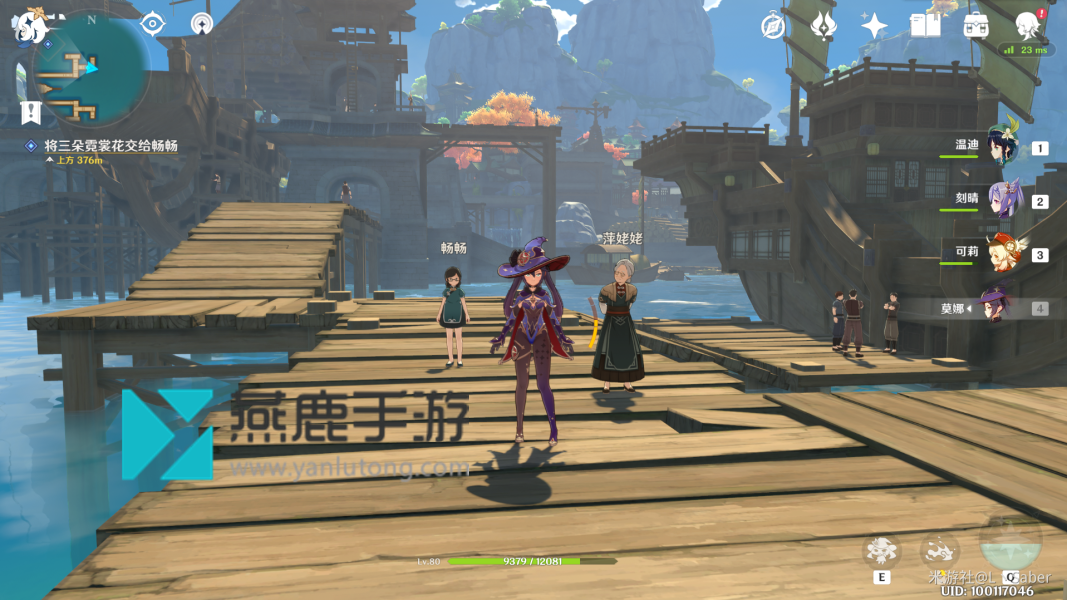The image size is (1067, 600).
Task: Trigger Mona's elemental burst orb
Action: [x=1011, y=546]
